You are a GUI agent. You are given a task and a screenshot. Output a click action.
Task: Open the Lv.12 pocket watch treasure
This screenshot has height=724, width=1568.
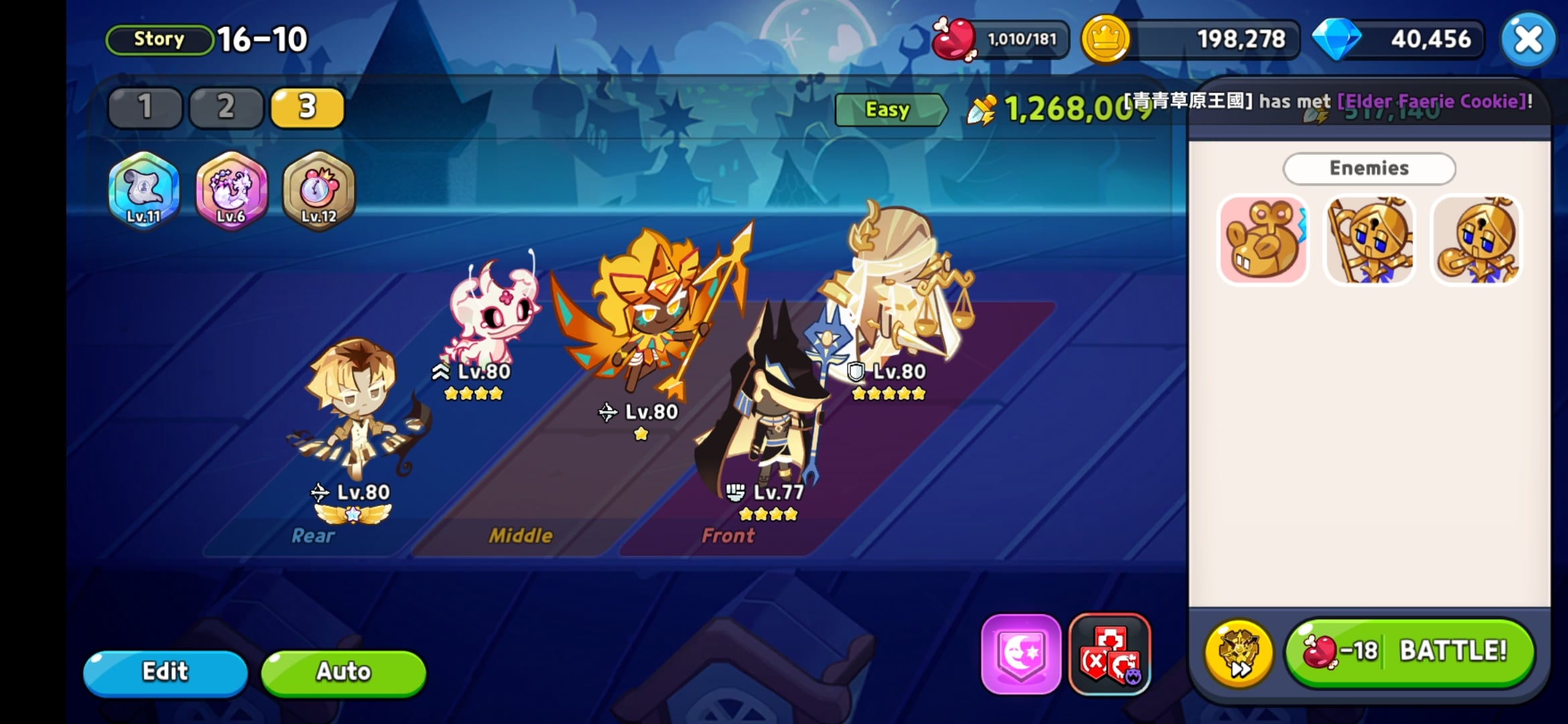pos(318,193)
